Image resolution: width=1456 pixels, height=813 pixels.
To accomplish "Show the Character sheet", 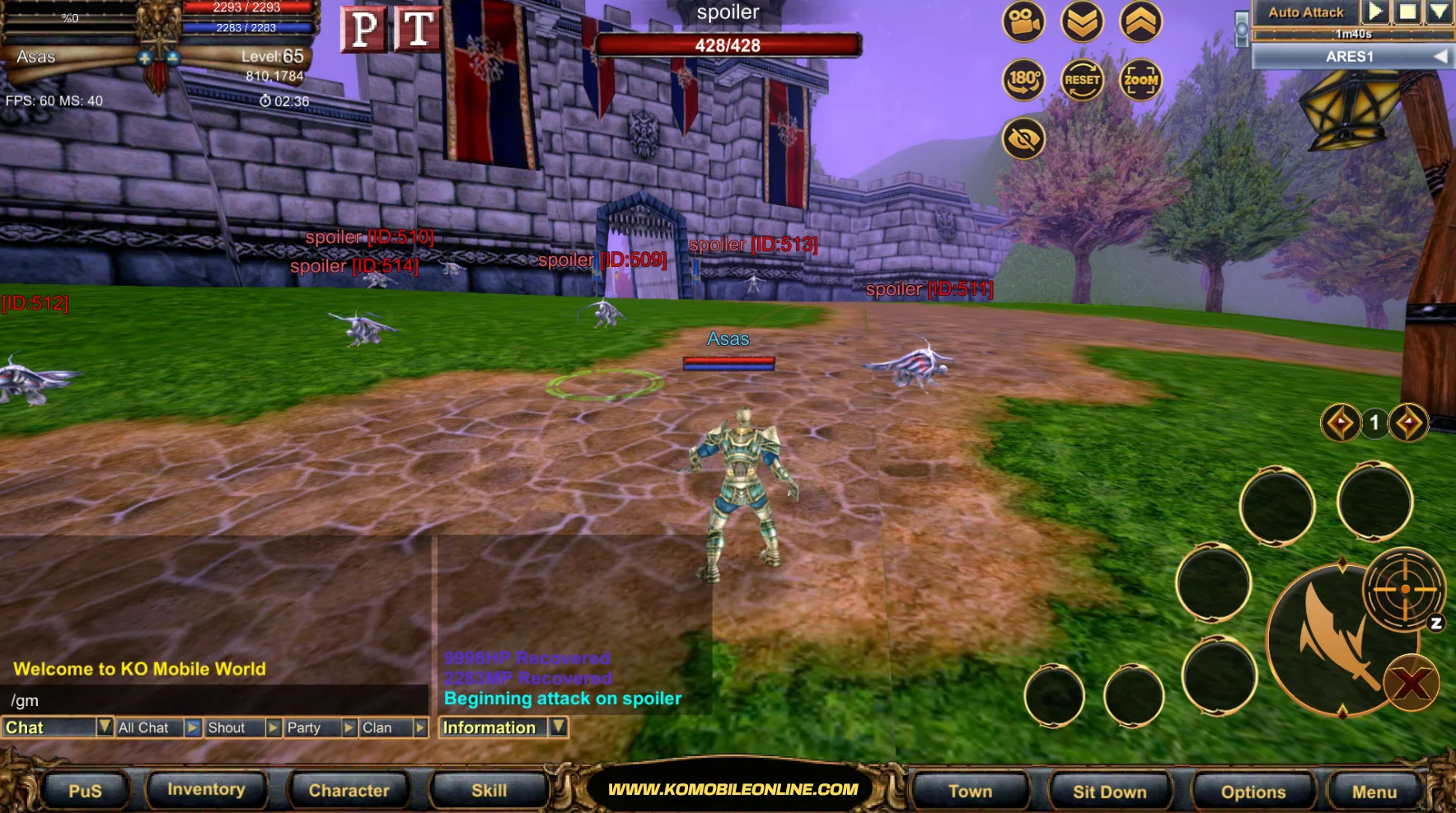I will (349, 791).
